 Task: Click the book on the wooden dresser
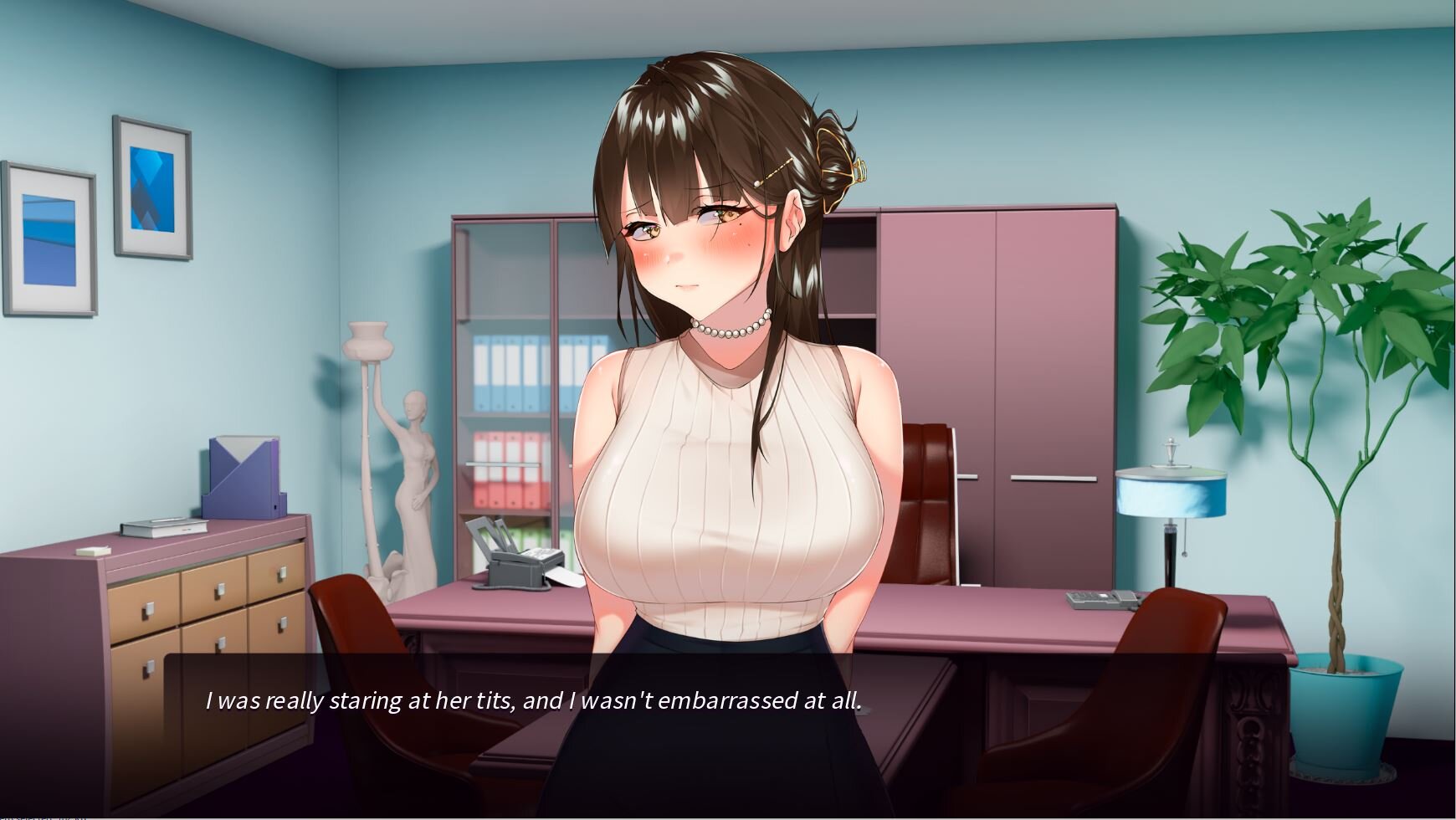(163, 529)
